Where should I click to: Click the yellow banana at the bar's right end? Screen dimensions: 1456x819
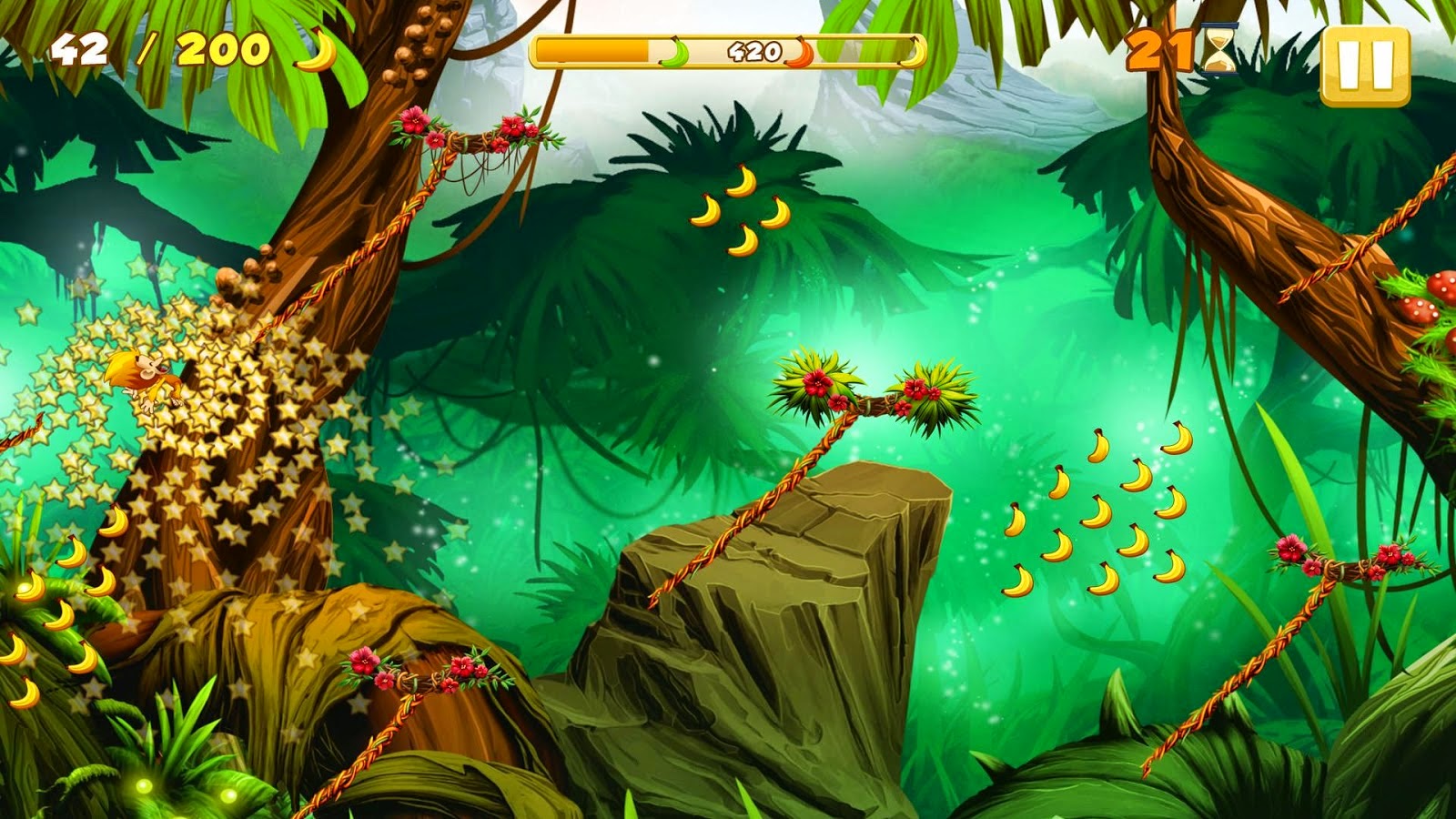coord(915,53)
